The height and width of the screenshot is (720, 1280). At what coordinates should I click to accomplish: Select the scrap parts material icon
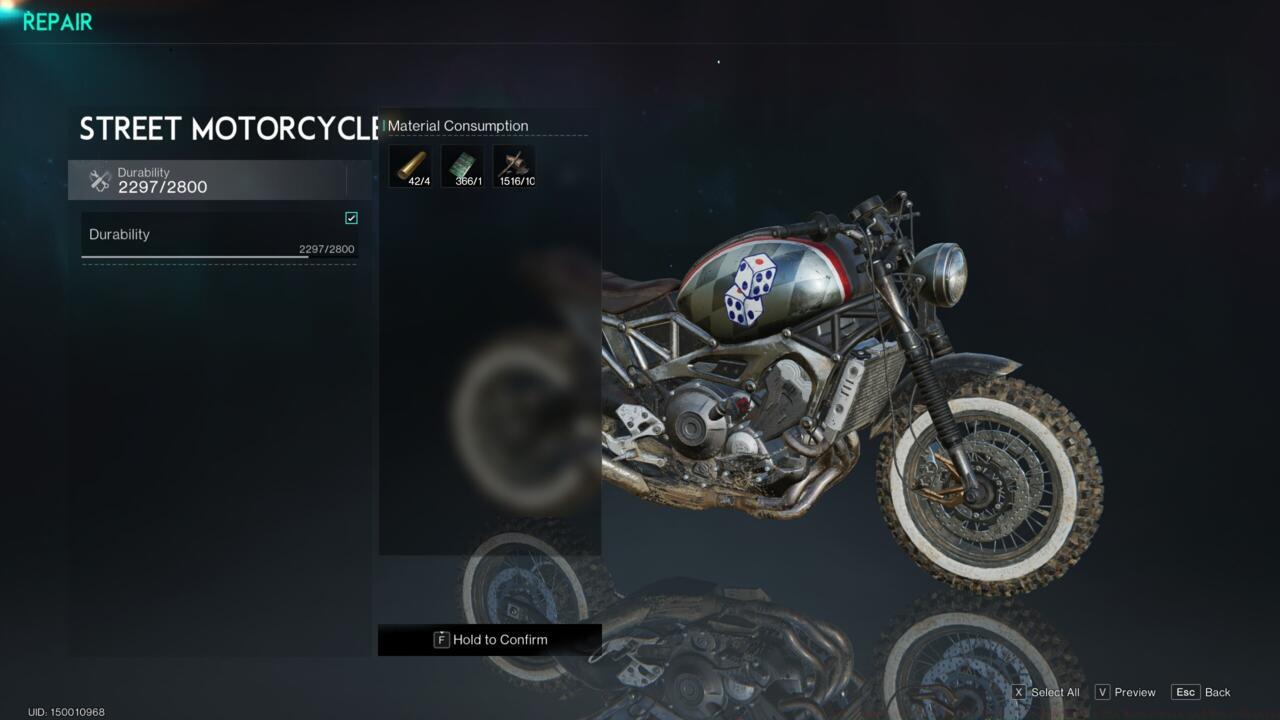click(x=514, y=165)
